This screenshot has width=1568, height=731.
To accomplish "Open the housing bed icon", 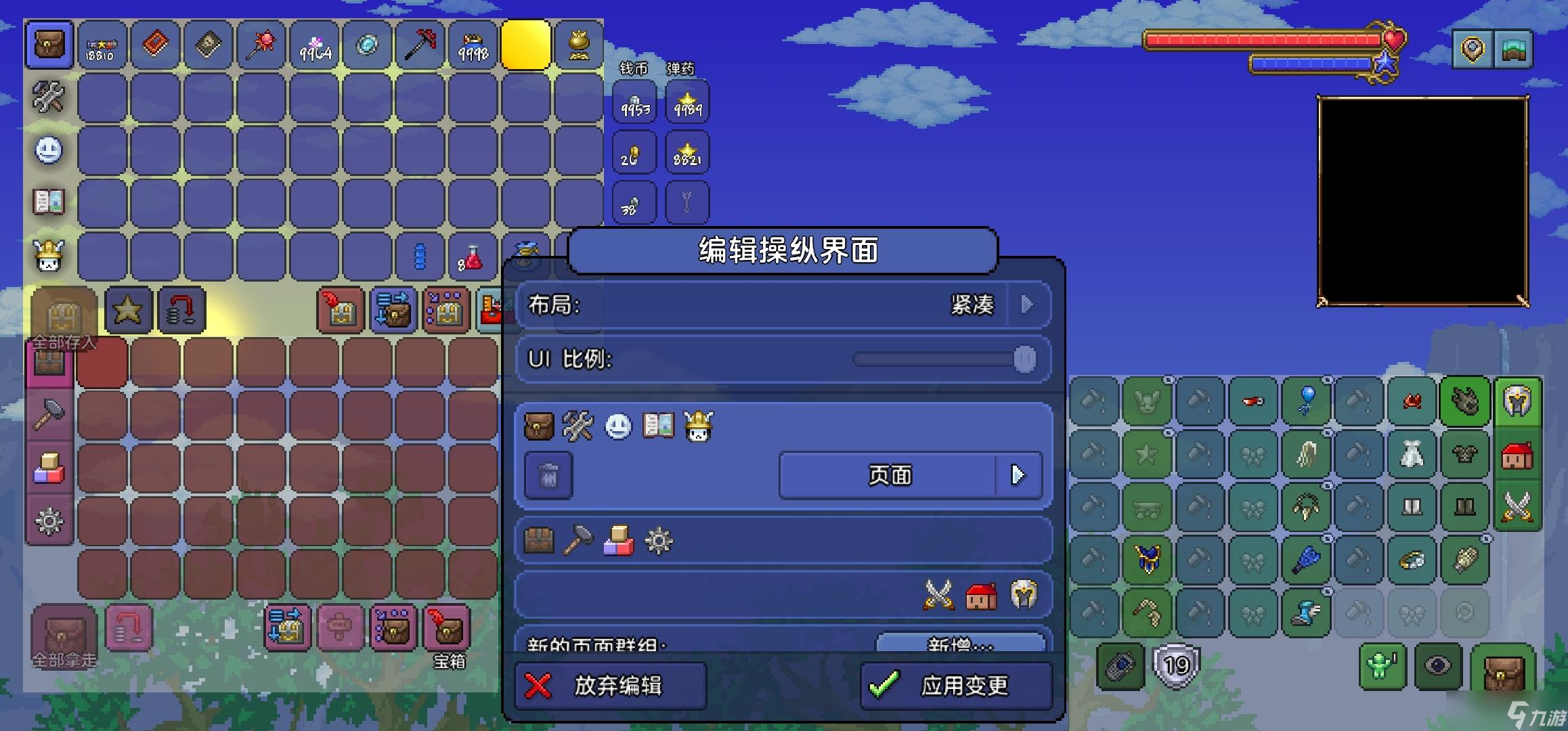I will coord(1513,49).
